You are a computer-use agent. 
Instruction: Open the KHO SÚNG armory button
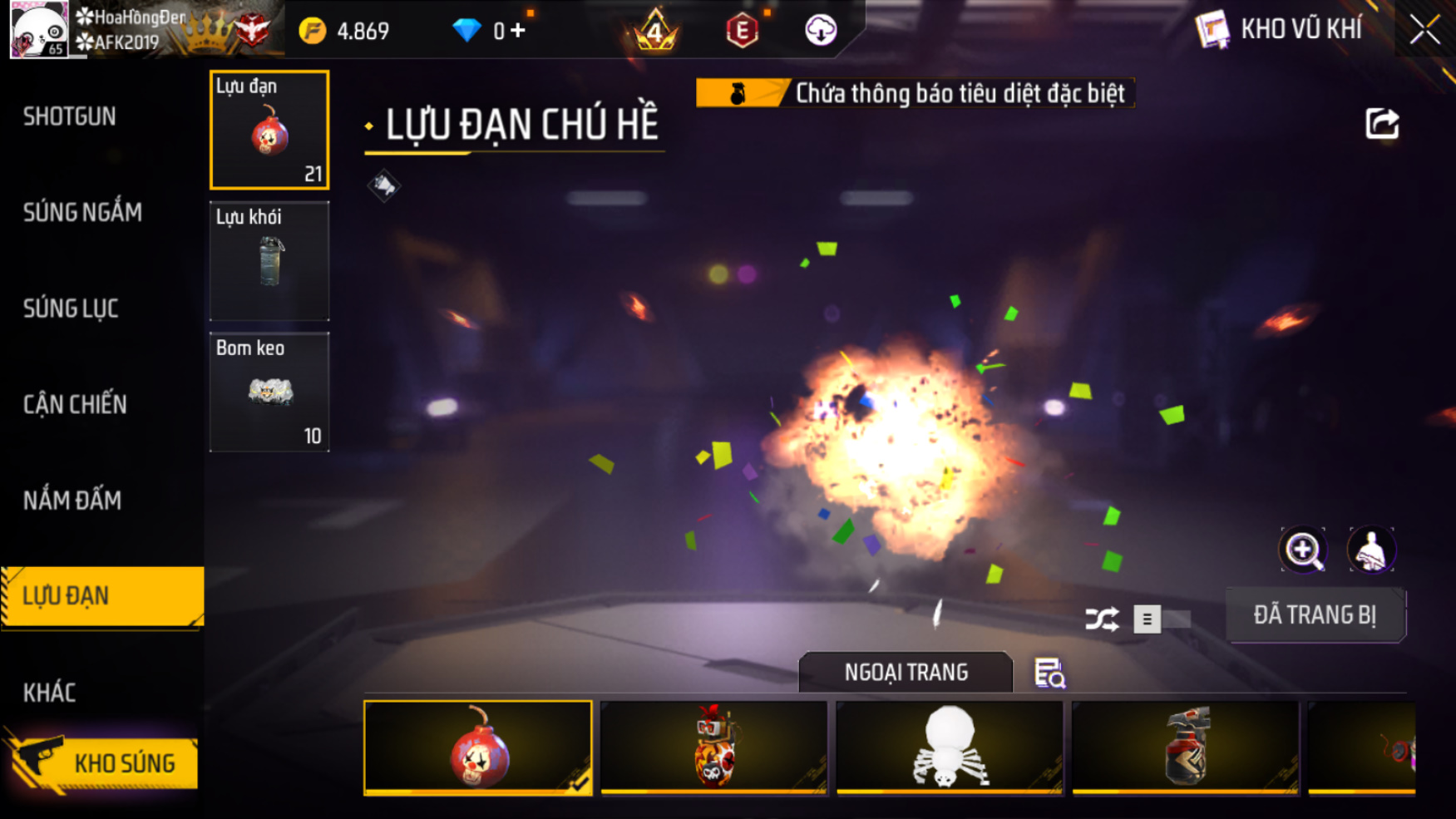[x=104, y=763]
